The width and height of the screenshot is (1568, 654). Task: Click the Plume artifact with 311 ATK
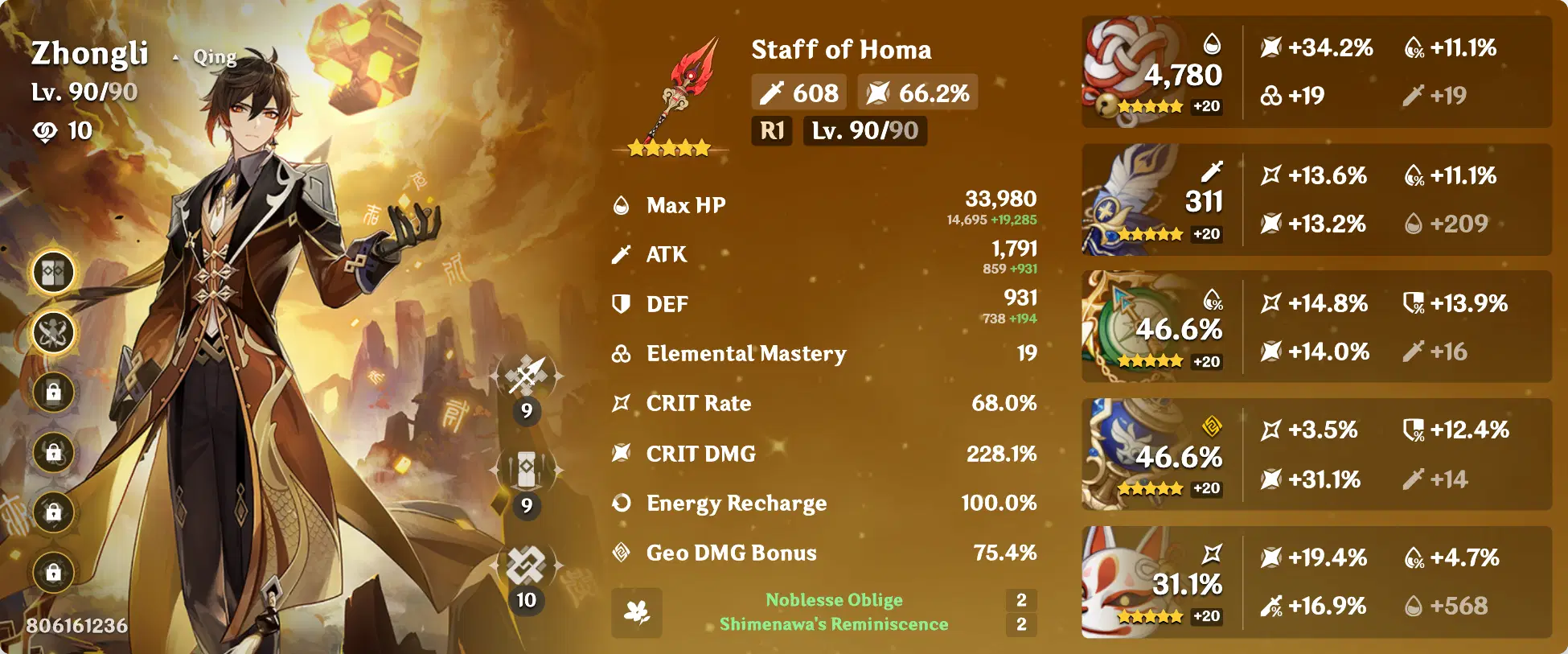(x=1124, y=197)
